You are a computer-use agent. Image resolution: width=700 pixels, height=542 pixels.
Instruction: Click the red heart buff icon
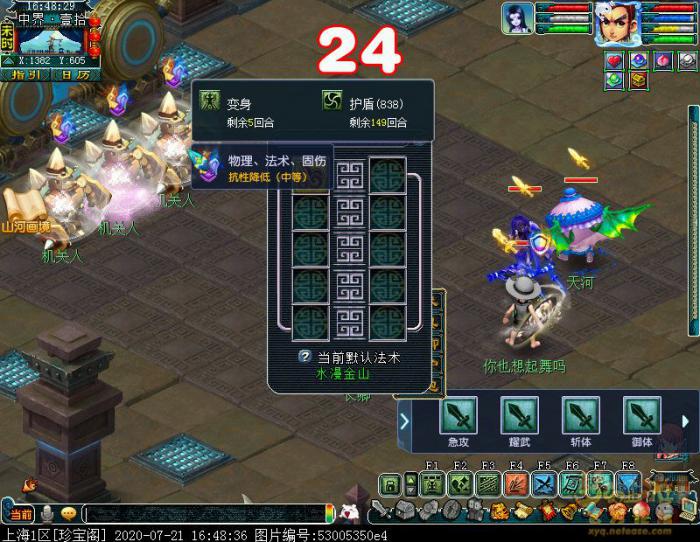[615, 61]
